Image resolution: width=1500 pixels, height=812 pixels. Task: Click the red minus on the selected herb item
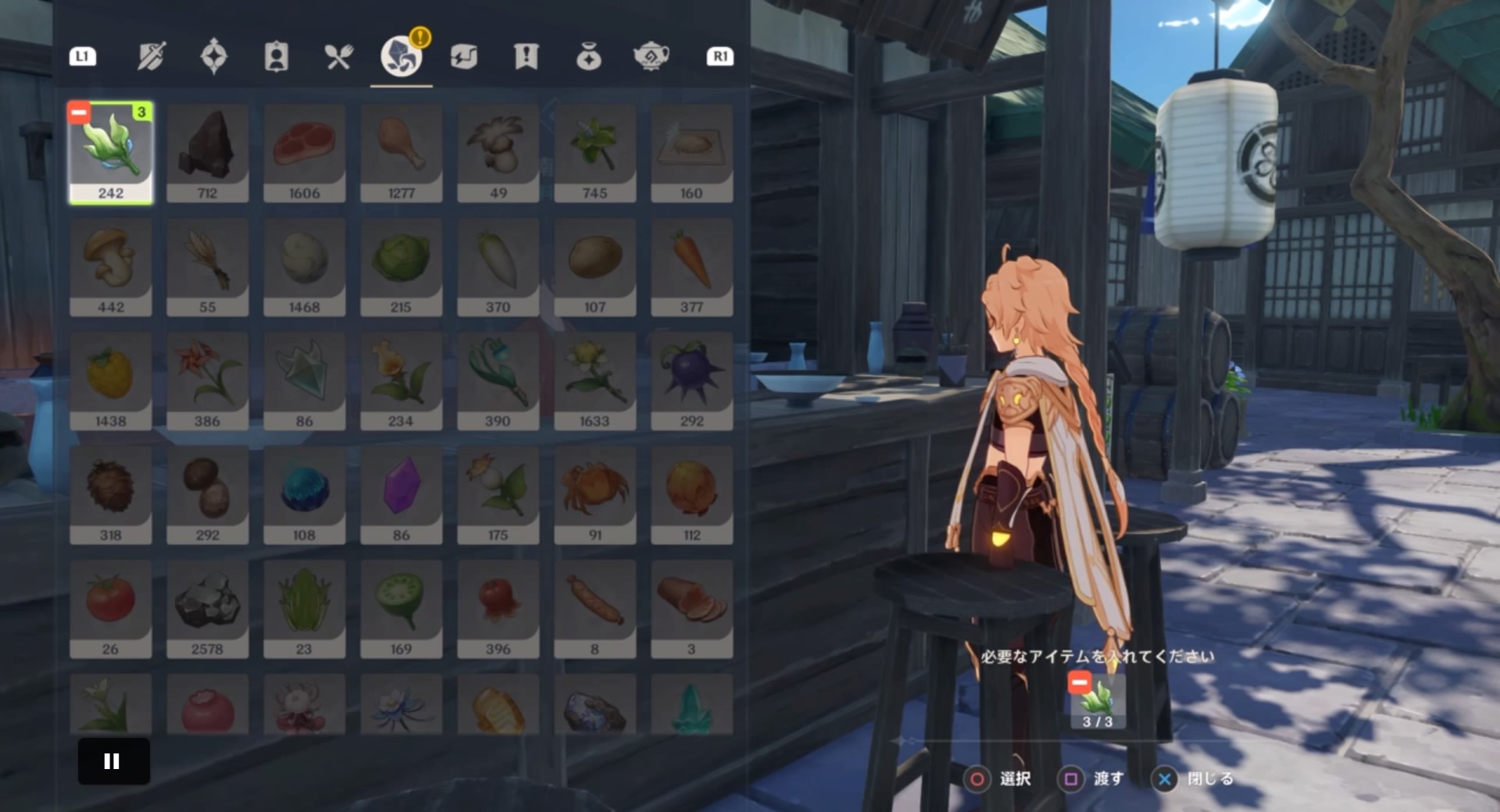click(x=78, y=112)
